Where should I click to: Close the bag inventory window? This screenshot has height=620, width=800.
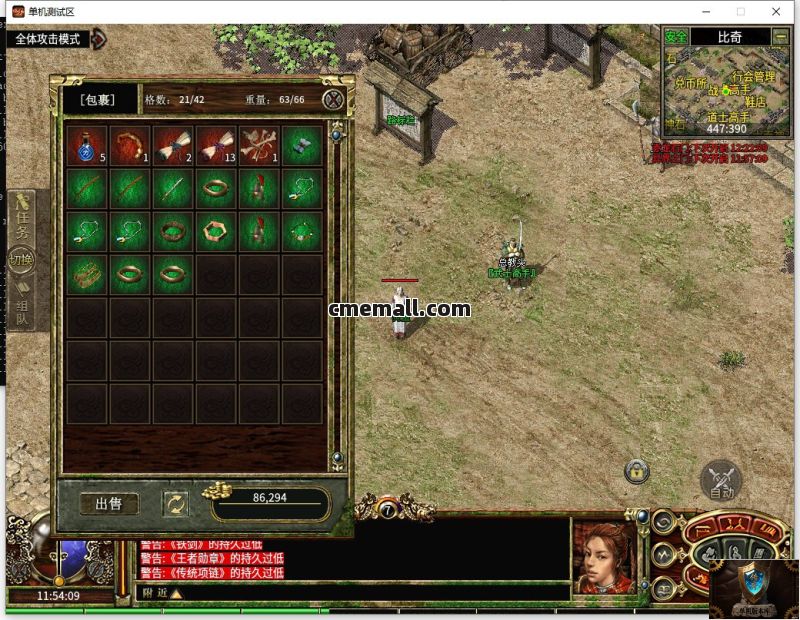[334, 99]
